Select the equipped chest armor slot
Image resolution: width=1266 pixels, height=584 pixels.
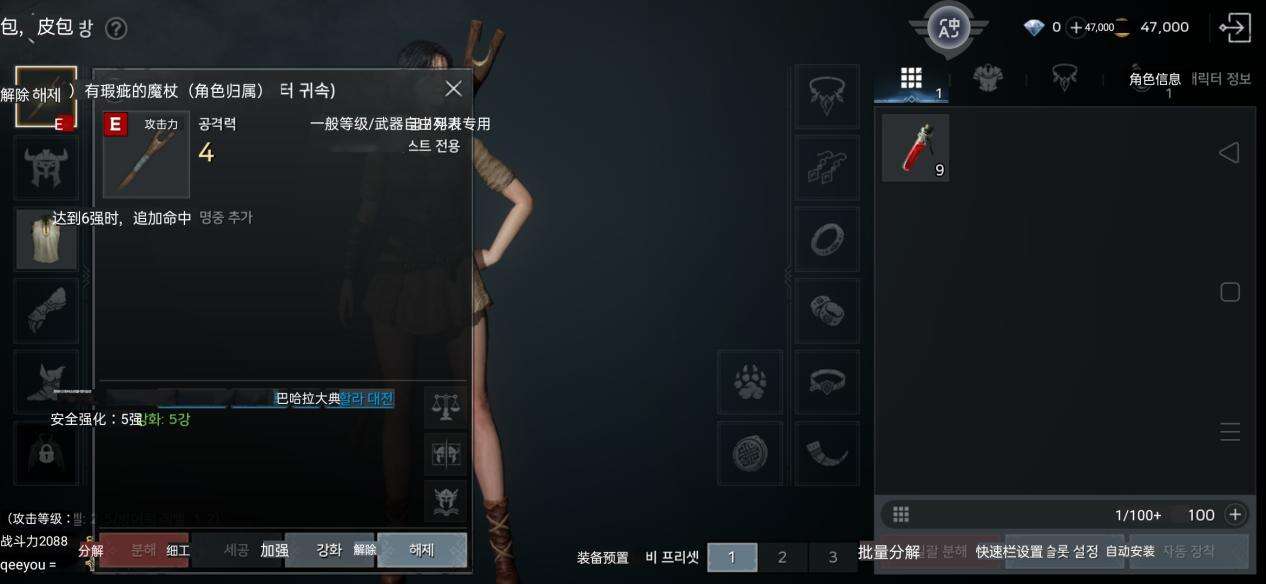coord(46,240)
